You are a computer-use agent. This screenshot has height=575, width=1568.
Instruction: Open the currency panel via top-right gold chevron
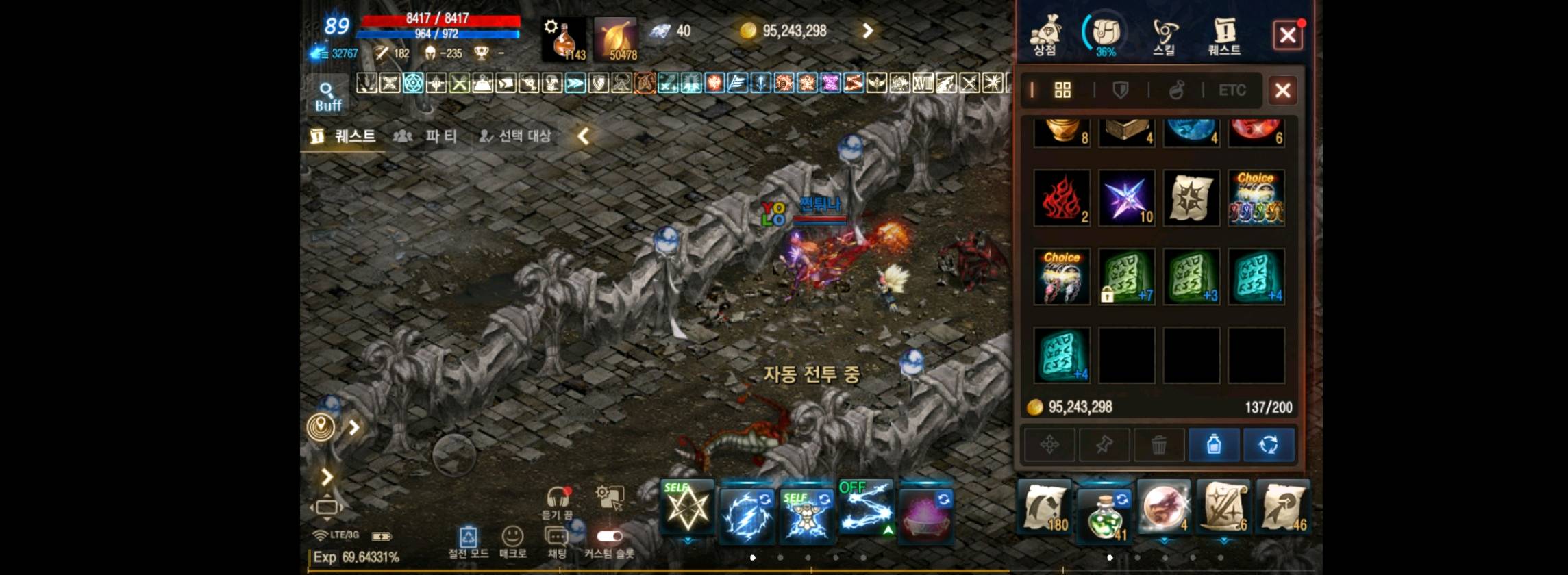pos(867,31)
